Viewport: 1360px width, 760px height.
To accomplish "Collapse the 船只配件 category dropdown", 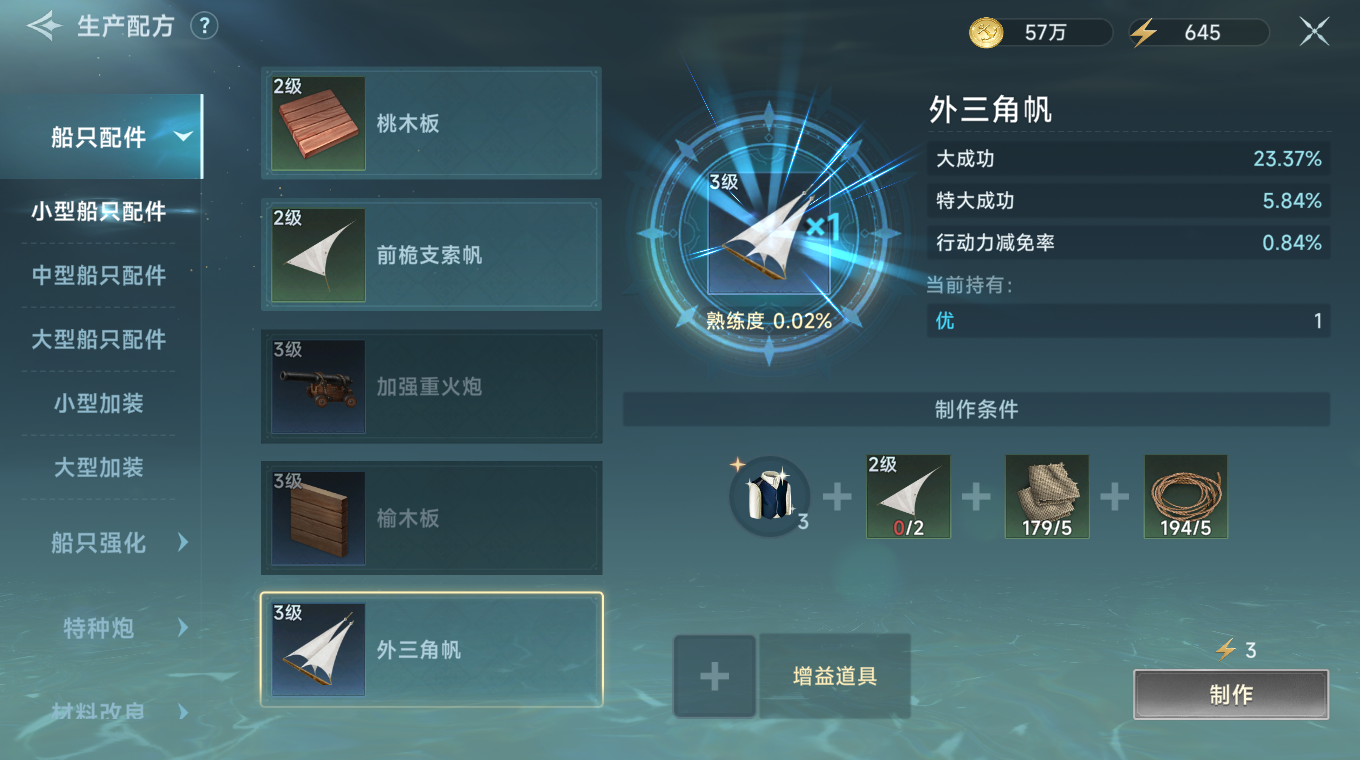I will (x=102, y=136).
